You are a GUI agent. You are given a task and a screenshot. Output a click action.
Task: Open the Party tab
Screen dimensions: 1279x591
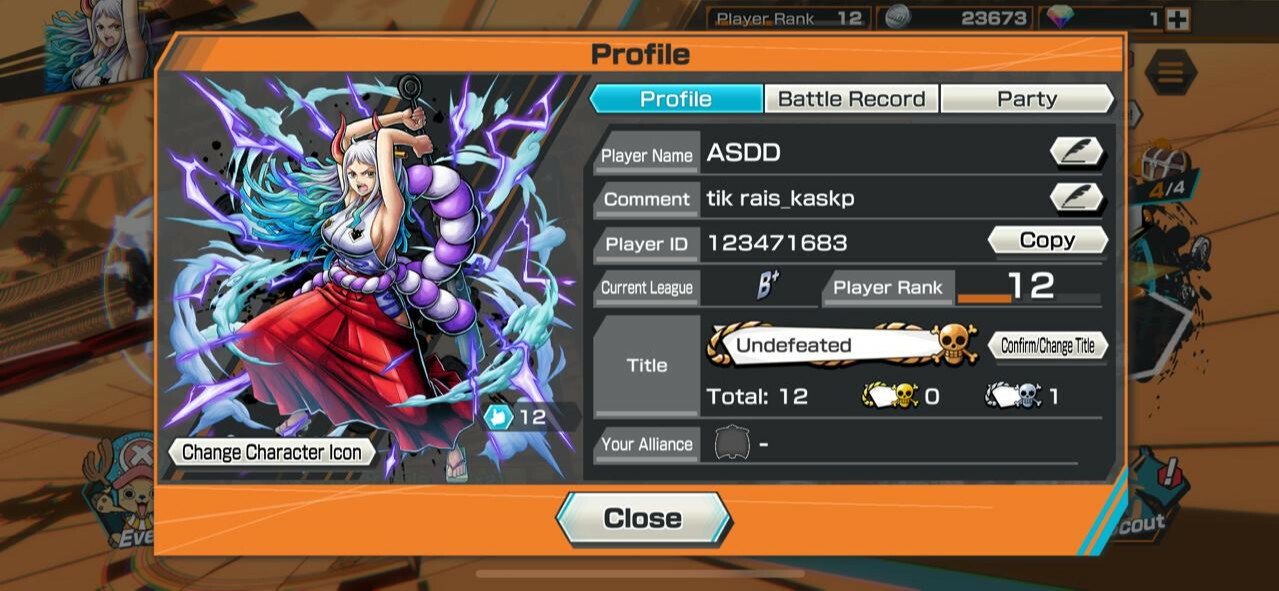coord(1026,99)
